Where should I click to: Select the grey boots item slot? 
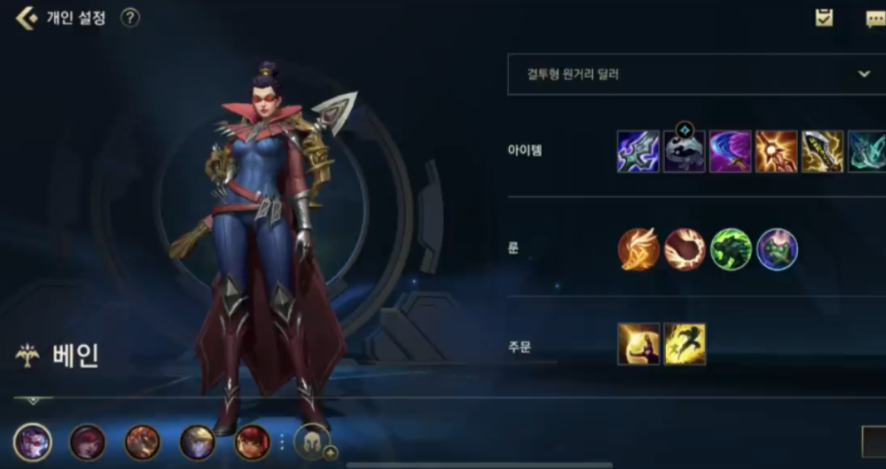(684, 152)
